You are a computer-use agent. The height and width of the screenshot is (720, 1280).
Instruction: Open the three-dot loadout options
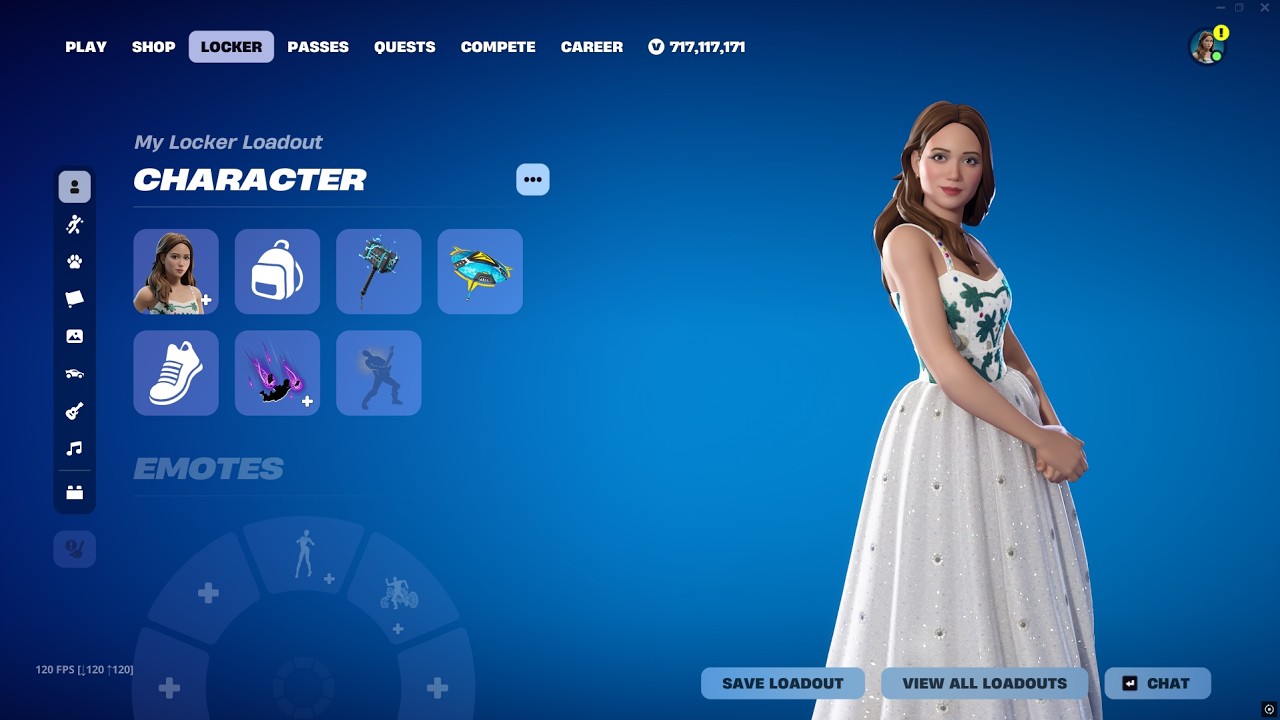533,180
